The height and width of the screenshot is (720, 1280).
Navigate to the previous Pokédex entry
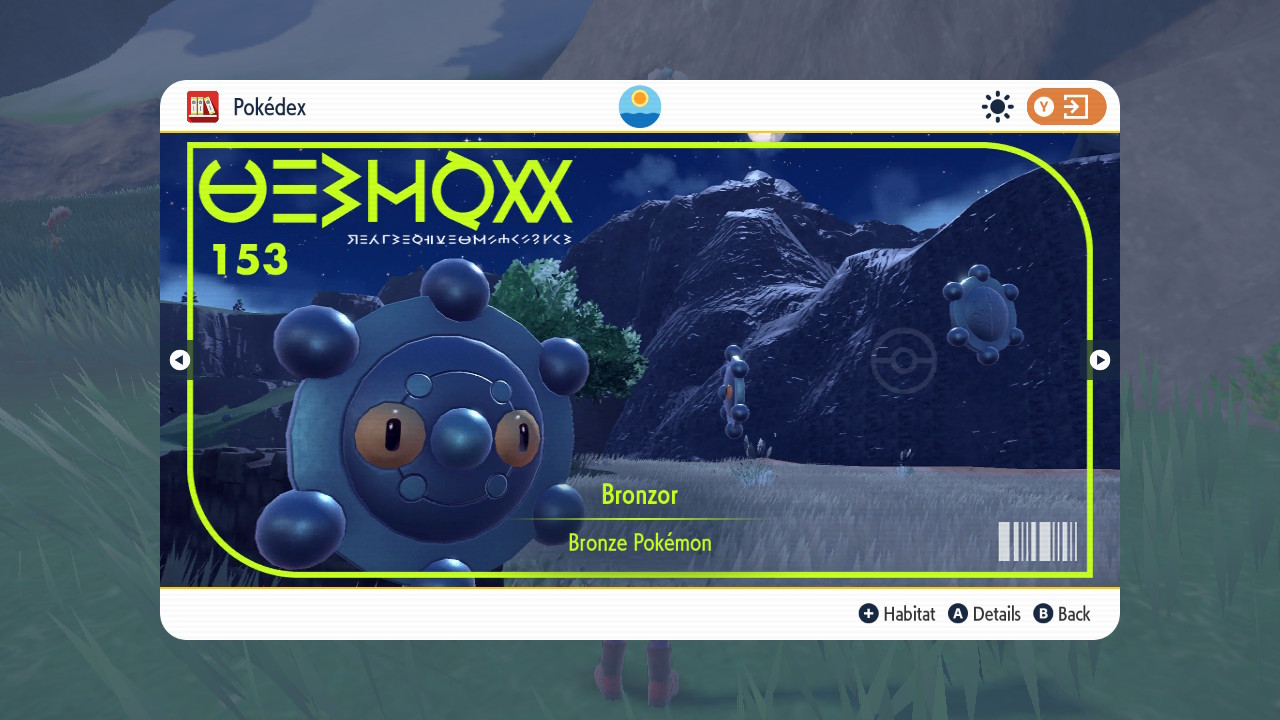[179, 360]
